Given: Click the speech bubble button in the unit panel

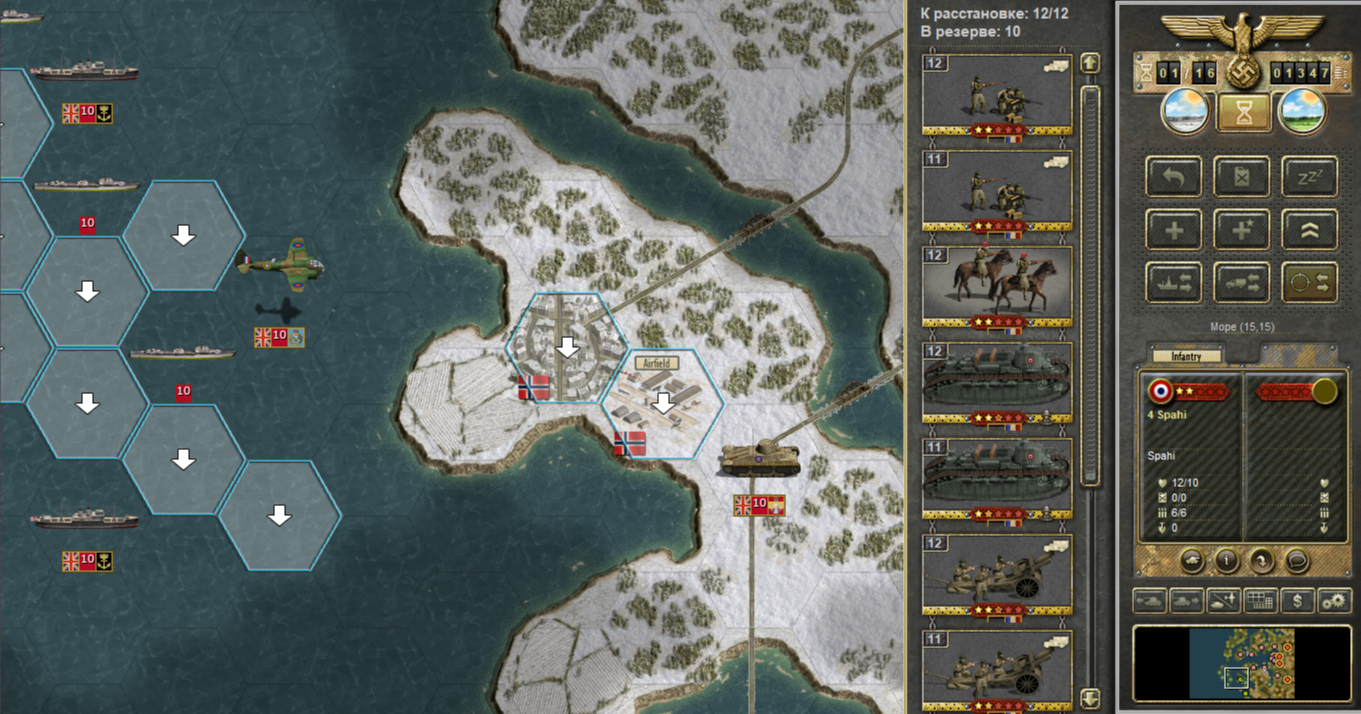Looking at the screenshot, I should point(1297,560).
